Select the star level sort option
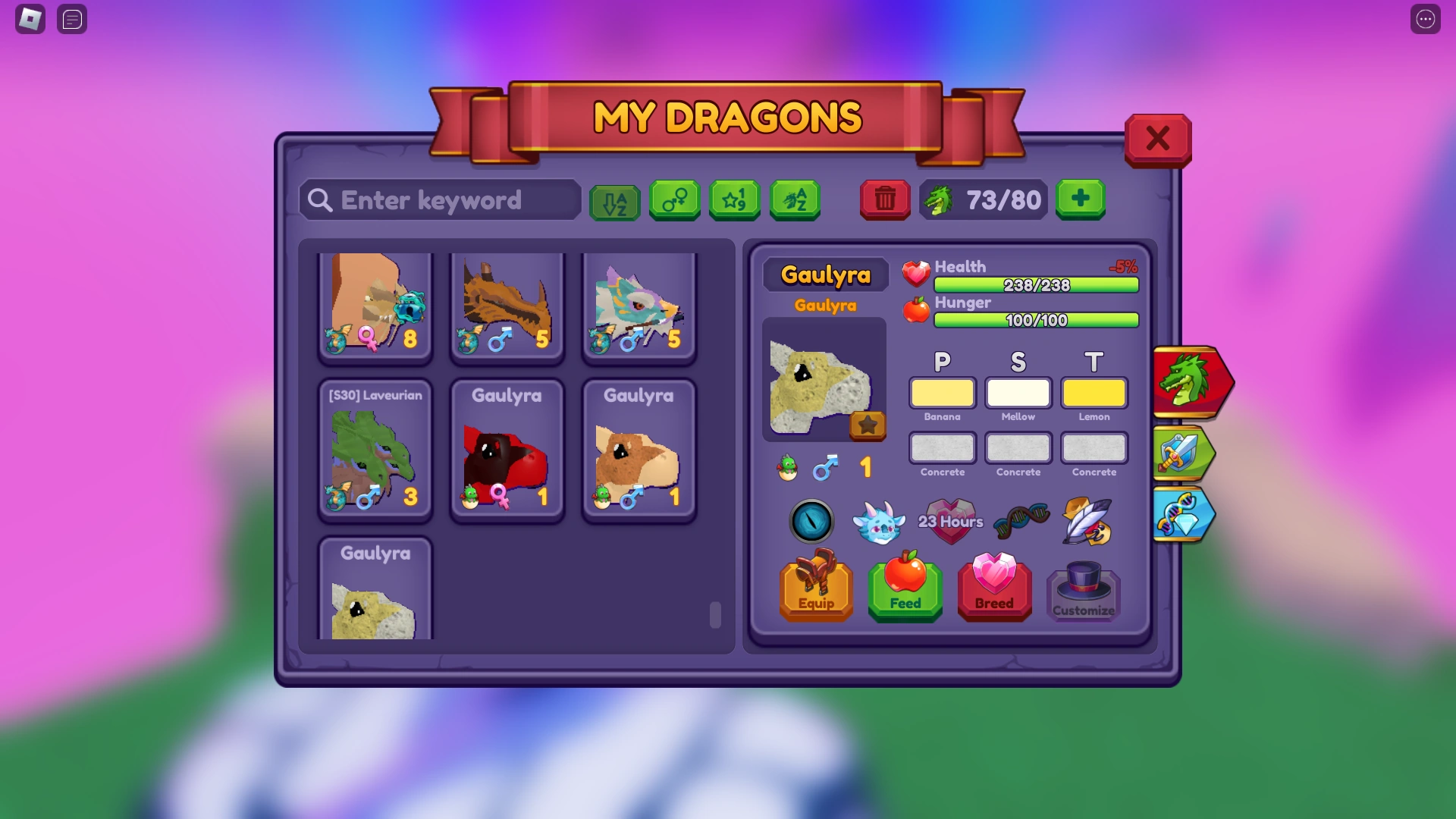 (x=734, y=199)
